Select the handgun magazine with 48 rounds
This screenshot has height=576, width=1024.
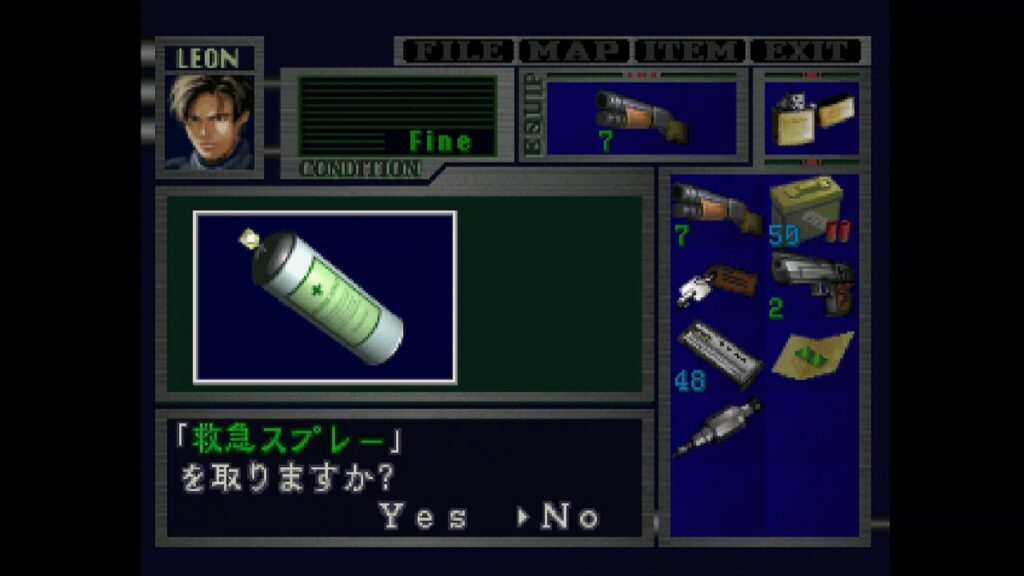pyautogui.click(x=716, y=354)
